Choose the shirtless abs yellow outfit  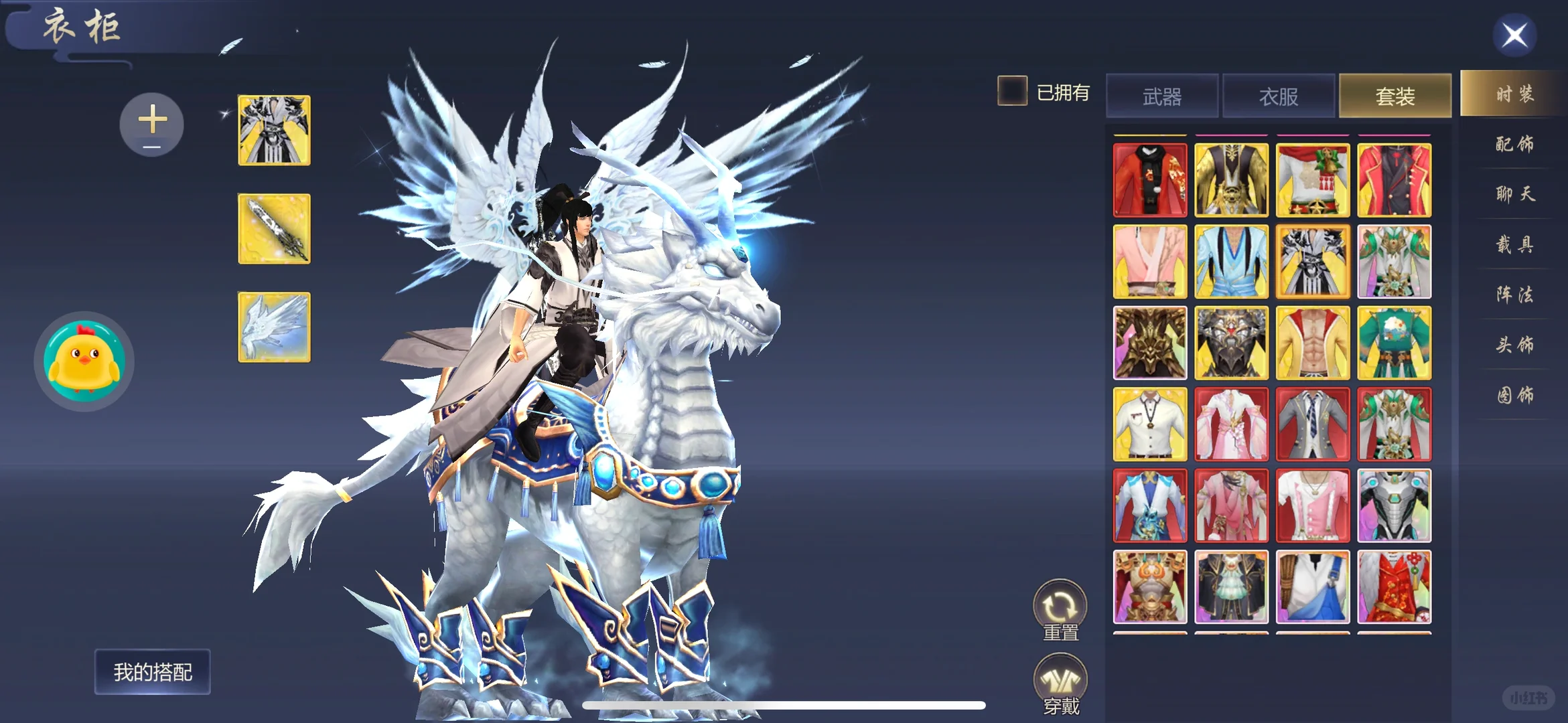[1313, 343]
